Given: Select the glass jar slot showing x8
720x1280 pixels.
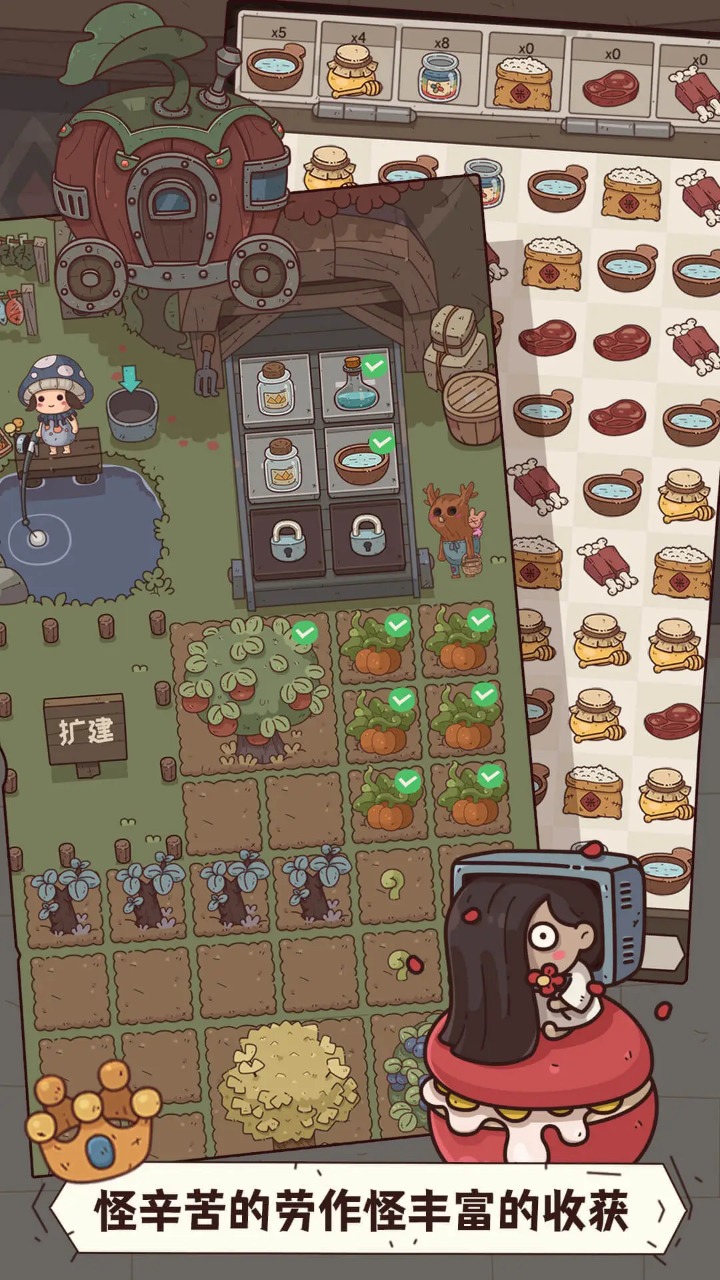Looking at the screenshot, I should pyautogui.click(x=439, y=73).
